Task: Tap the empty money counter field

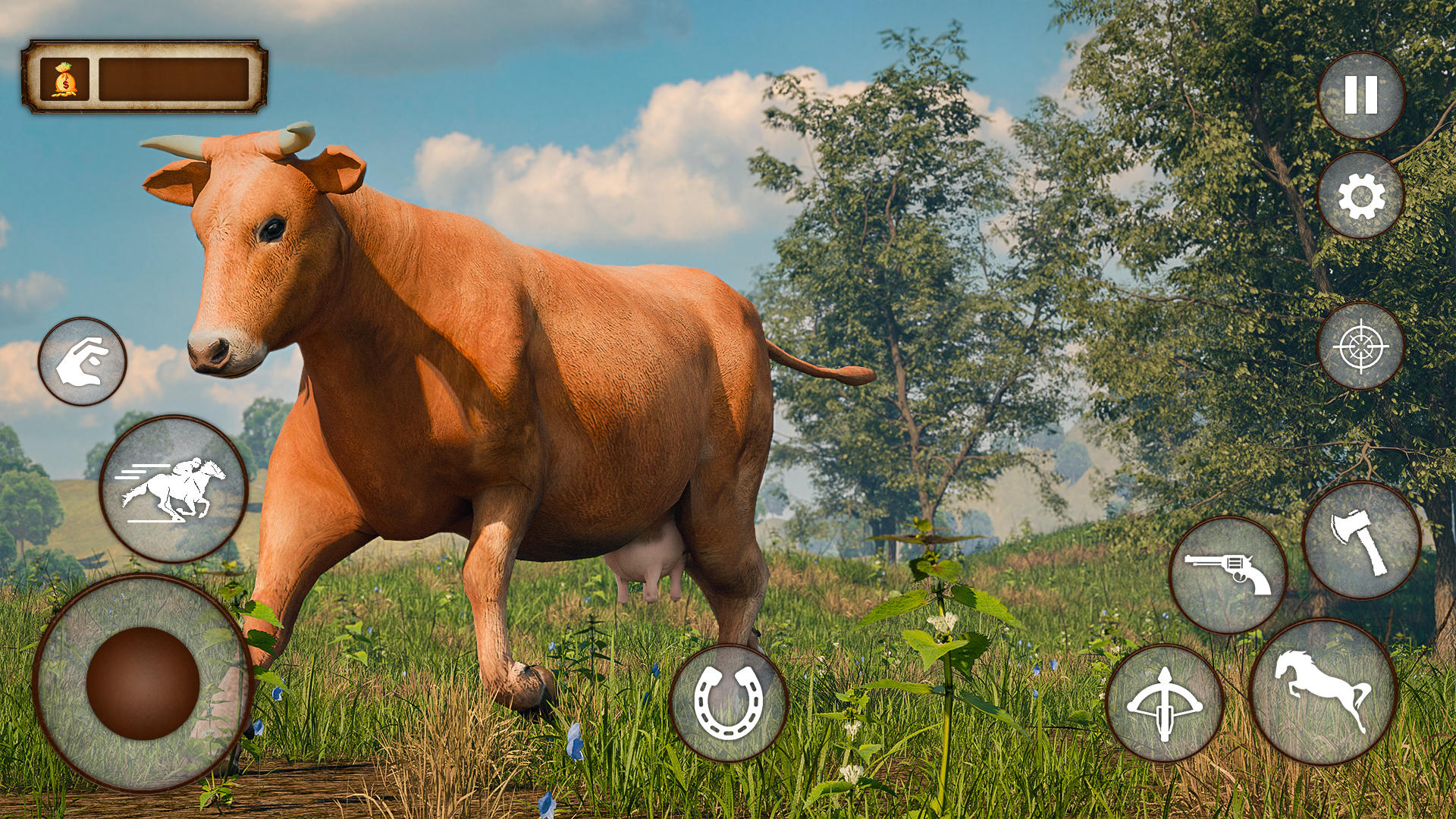Action: [174, 78]
